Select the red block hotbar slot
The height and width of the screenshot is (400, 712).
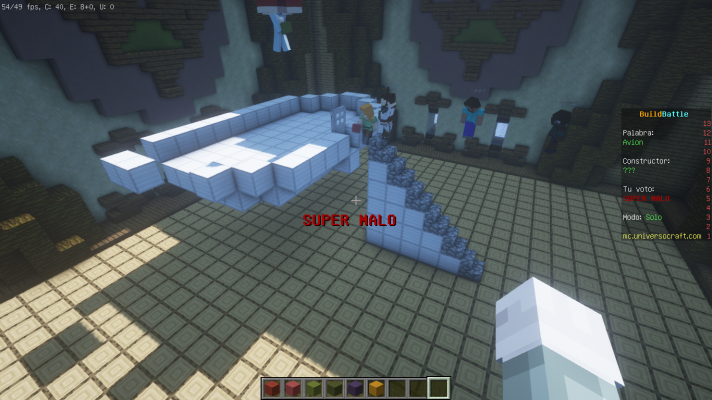(272, 388)
